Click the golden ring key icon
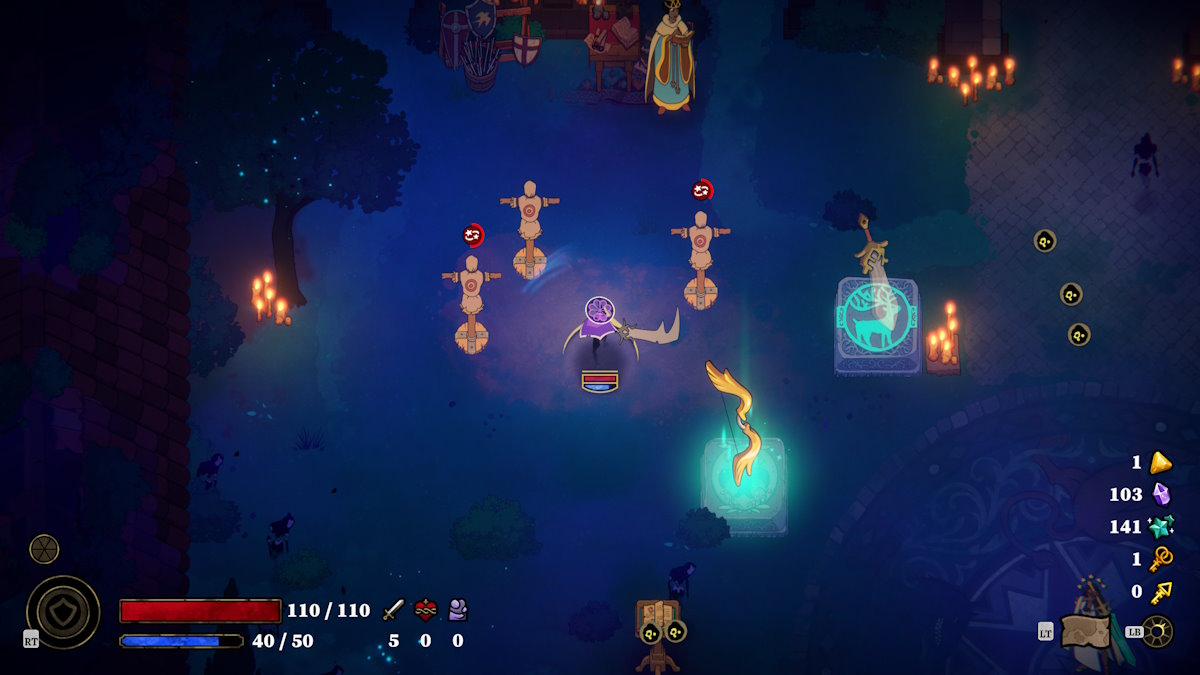Screen dimensions: 1200x675 [x=1160, y=559]
